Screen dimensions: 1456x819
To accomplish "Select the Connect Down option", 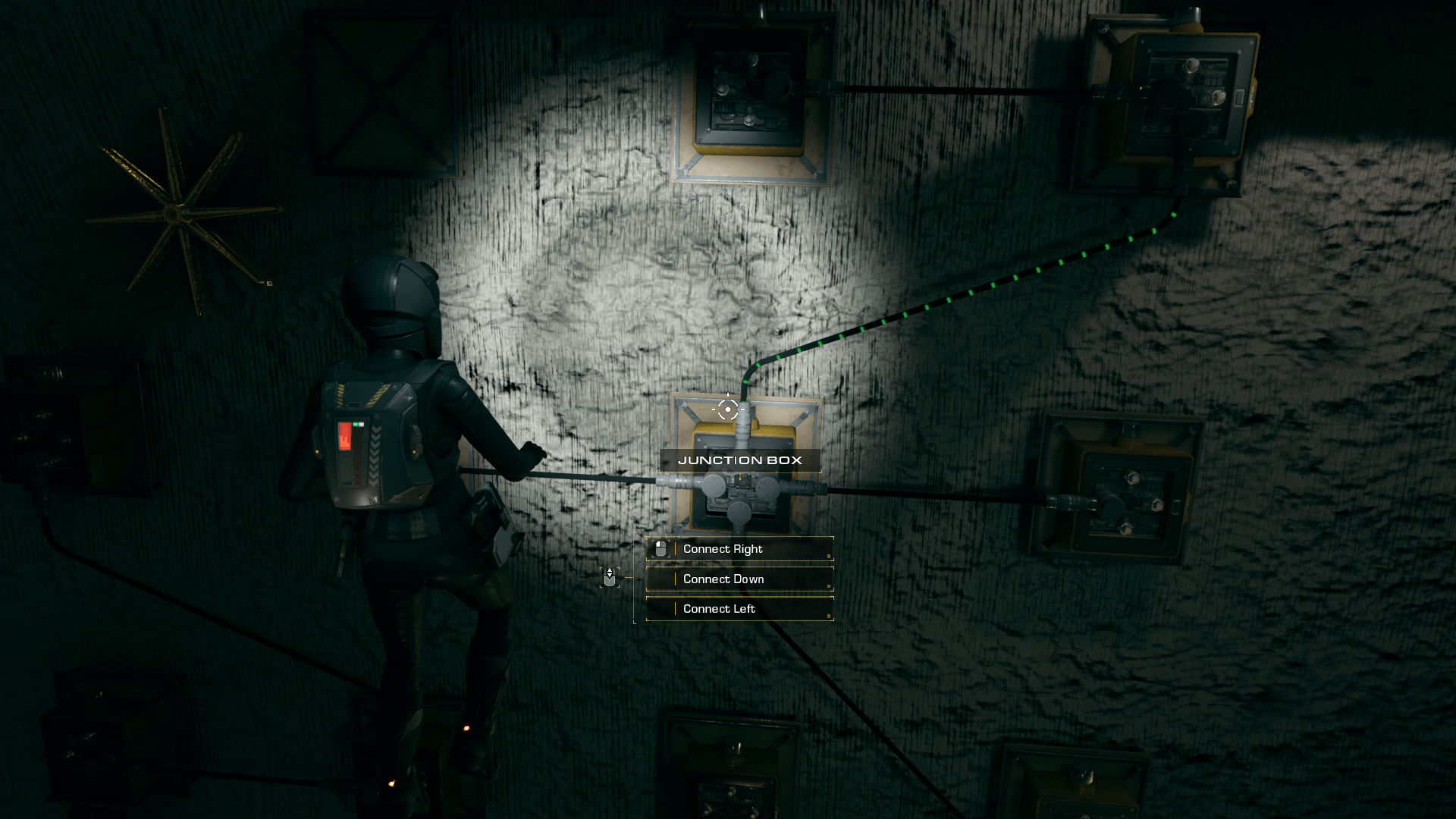I will pyautogui.click(x=739, y=579).
